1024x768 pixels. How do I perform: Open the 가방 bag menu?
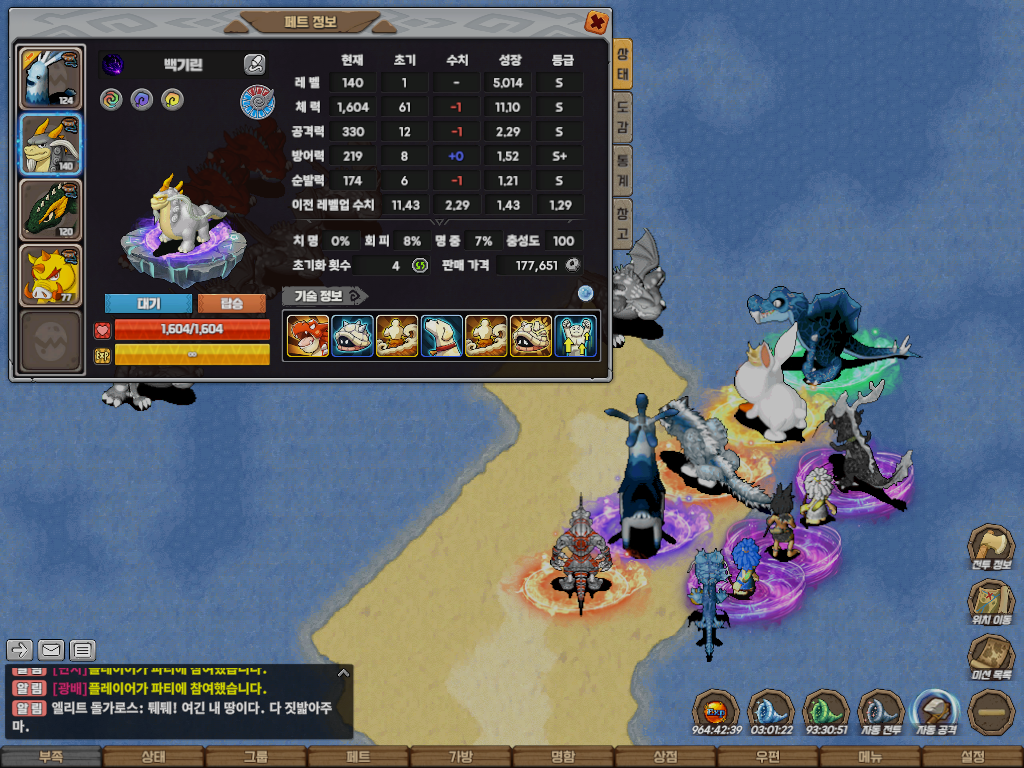click(460, 757)
